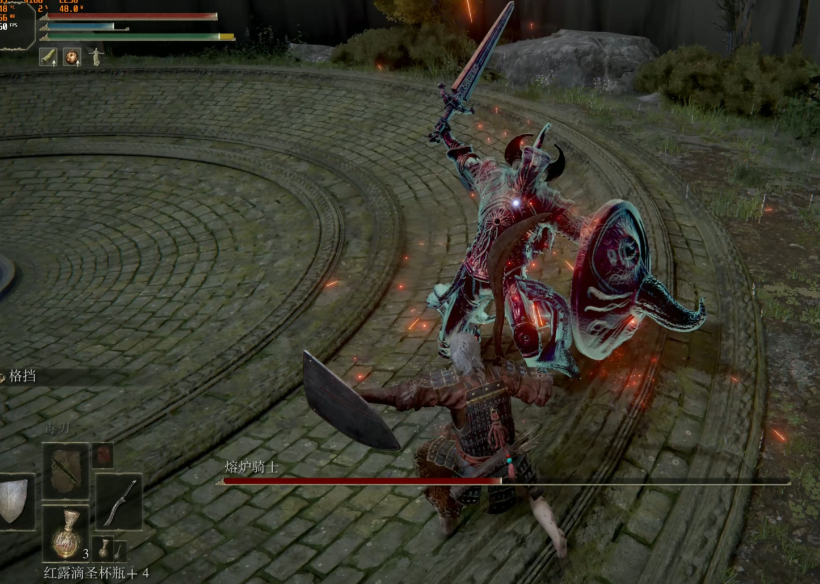The width and height of the screenshot is (820, 584).
Task: Select the small flask pouch slot
Action: click(105, 549)
